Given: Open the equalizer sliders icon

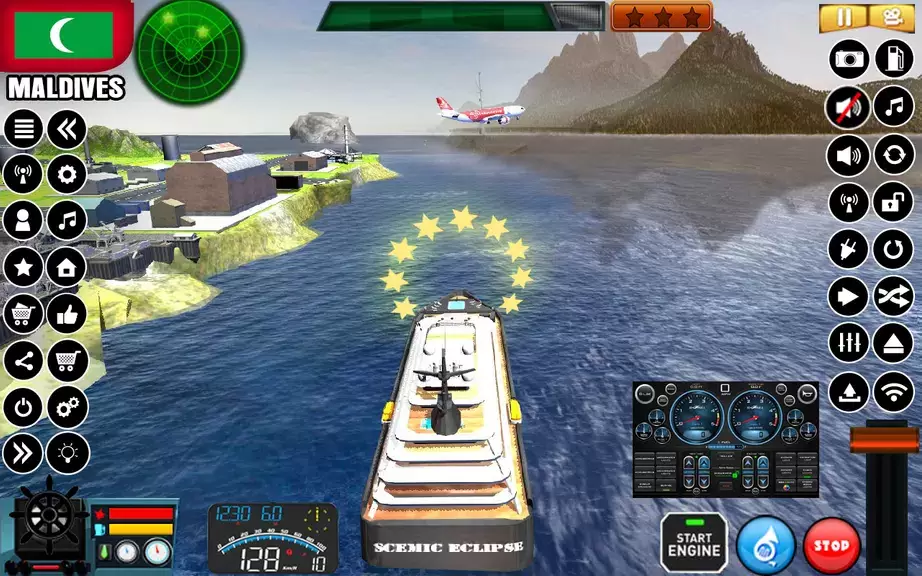Looking at the screenshot, I should 848,343.
